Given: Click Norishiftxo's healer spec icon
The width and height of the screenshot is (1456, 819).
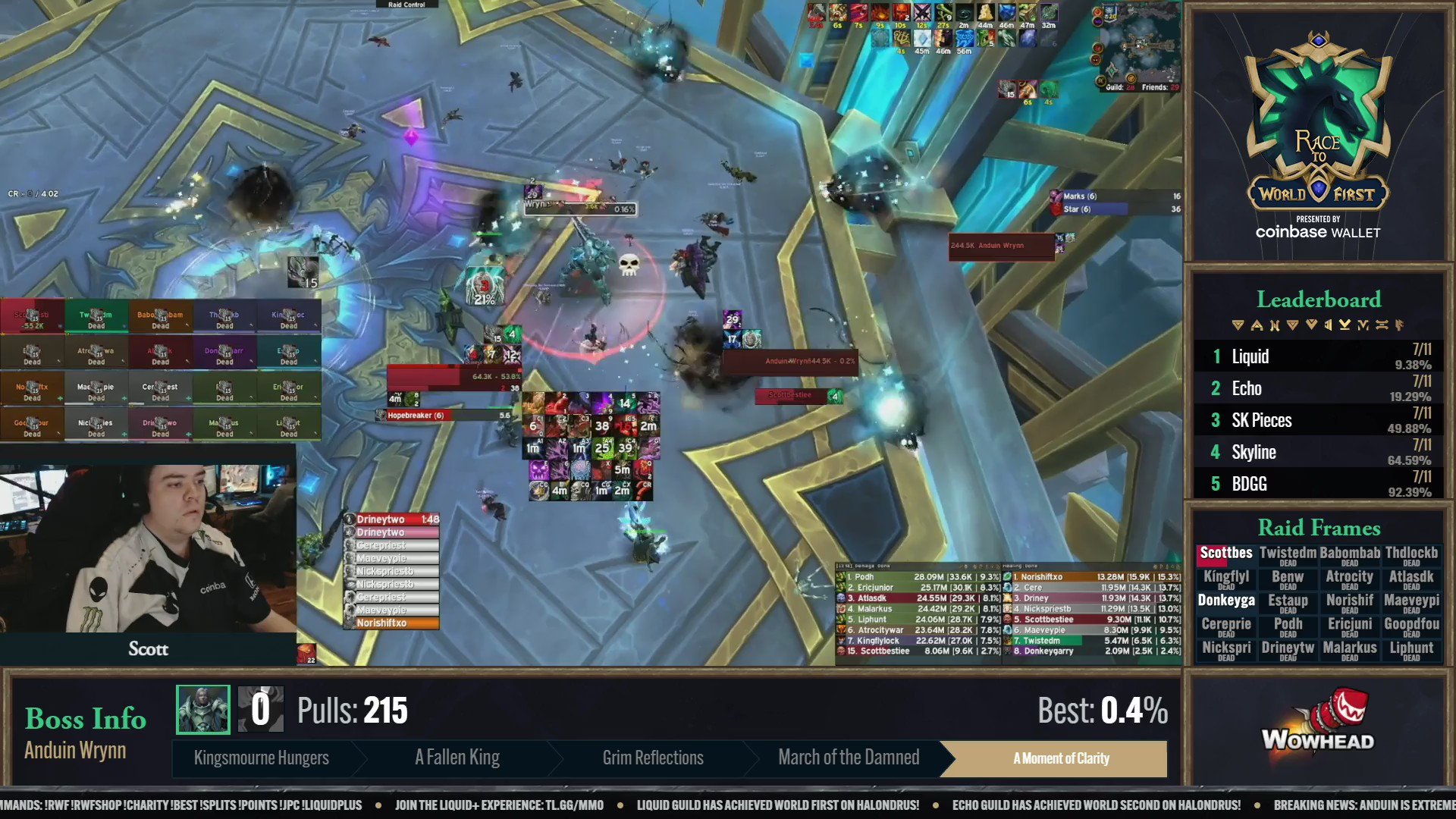Looking at the screenshot, I should pyautogui.click(x=1008, y=577).
